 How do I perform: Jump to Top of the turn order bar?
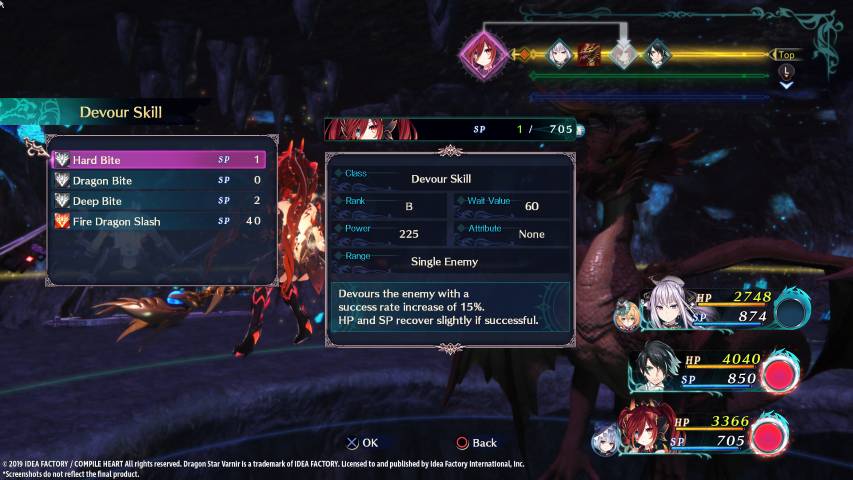click(787, 56)
